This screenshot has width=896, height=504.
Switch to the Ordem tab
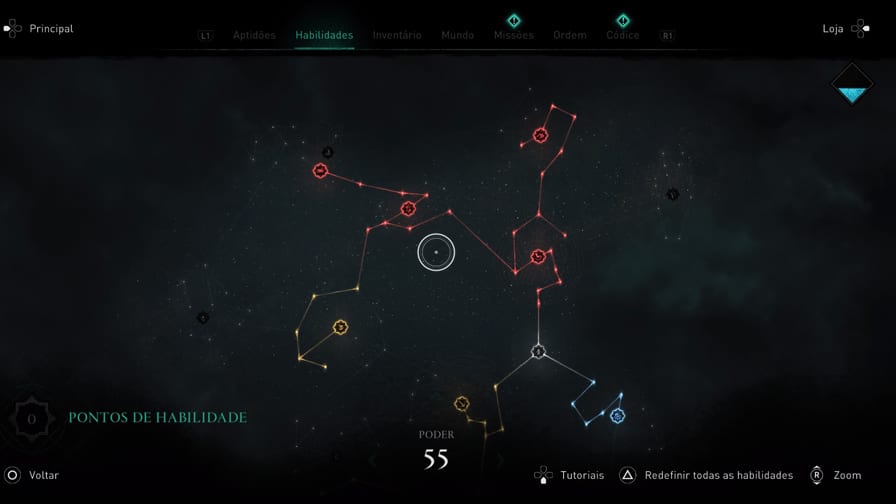pyautogui.click(x=570, y=35)
